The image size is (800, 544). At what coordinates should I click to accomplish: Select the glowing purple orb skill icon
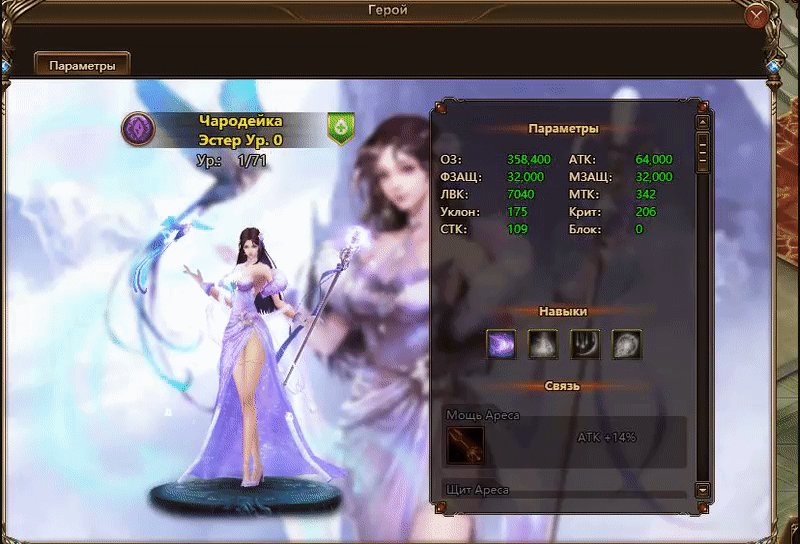pyautogui.click(x=501, y=344)
